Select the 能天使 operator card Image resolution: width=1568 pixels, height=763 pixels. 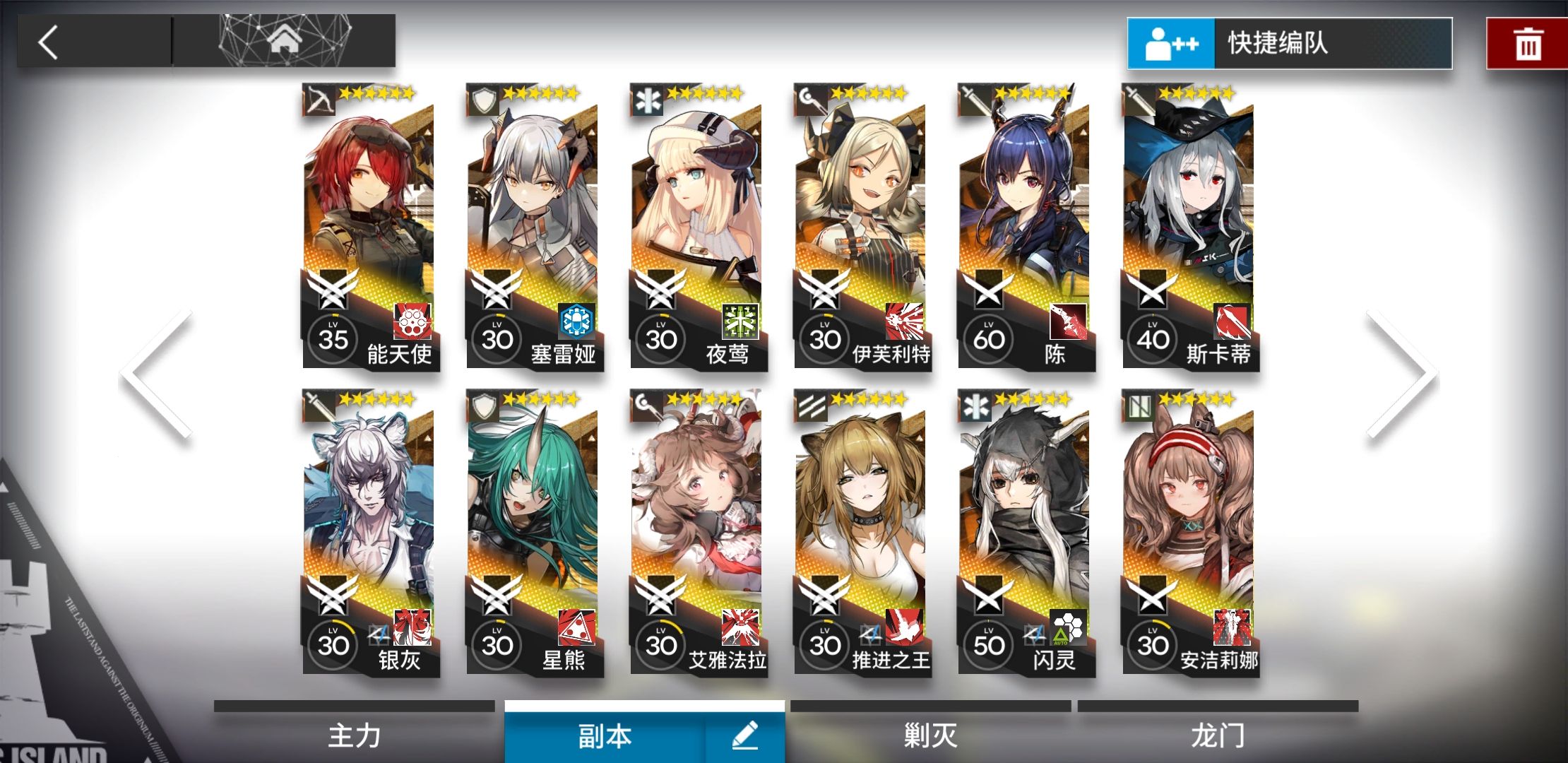(x=369, y=226)
